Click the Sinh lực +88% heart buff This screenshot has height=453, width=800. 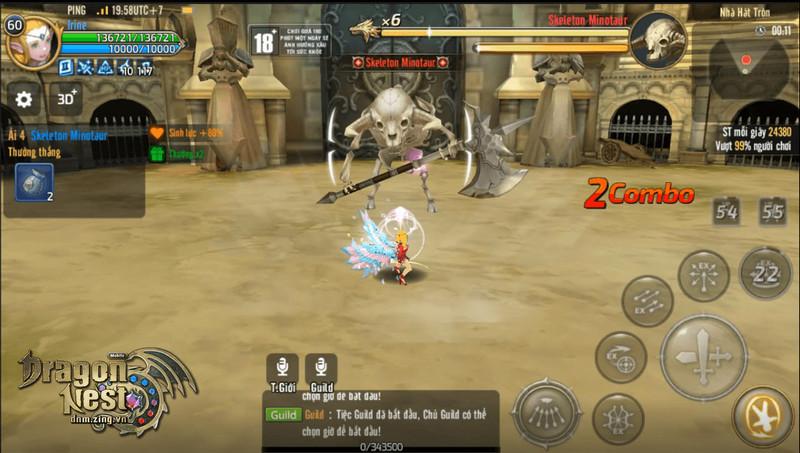[x=157, y=132]
